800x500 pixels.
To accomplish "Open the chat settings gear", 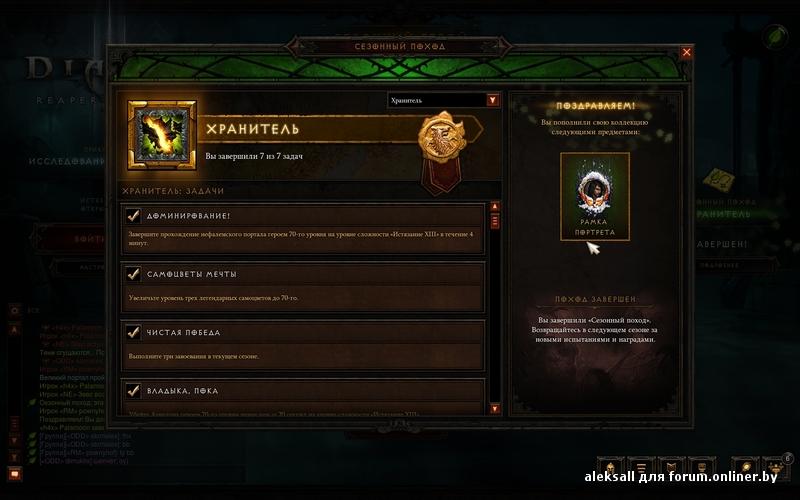I will (x=14, y=311).
